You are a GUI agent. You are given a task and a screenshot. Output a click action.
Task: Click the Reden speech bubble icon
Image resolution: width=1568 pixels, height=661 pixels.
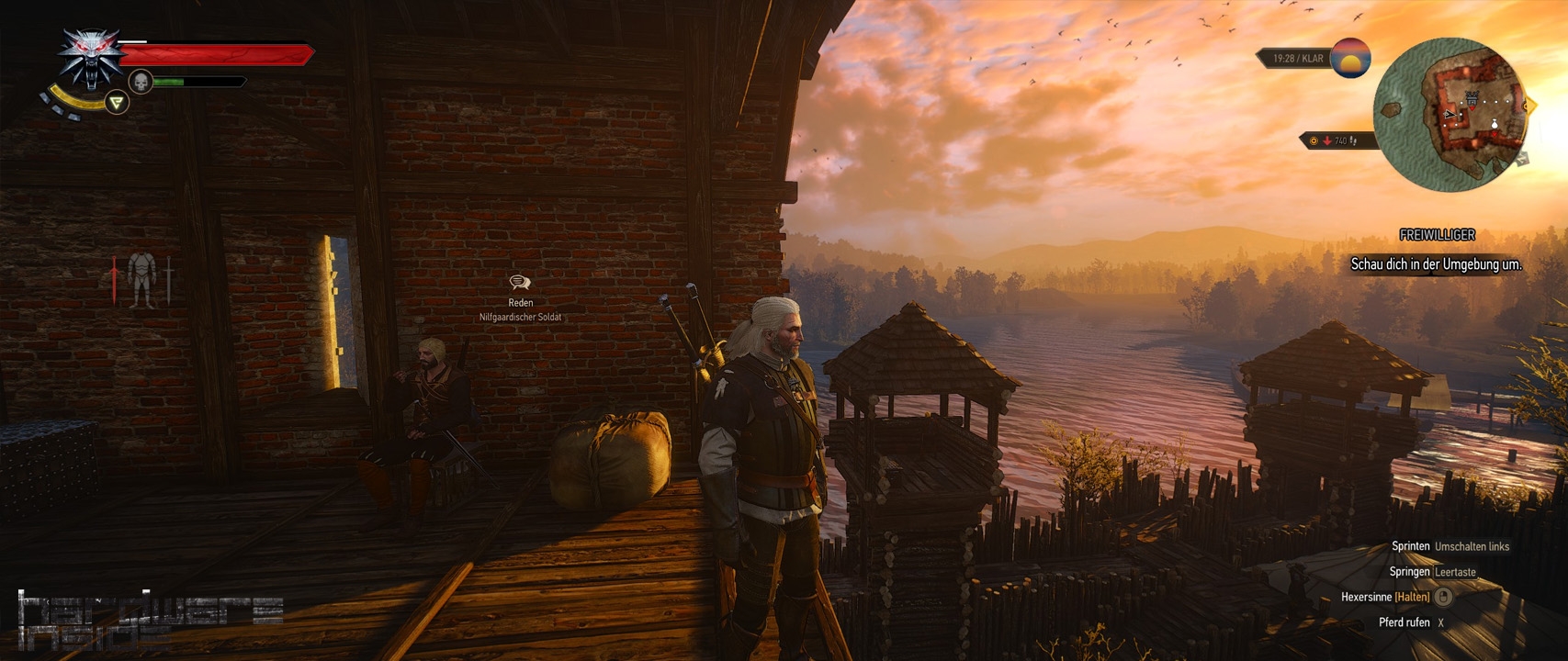click(x=520, y=283)
